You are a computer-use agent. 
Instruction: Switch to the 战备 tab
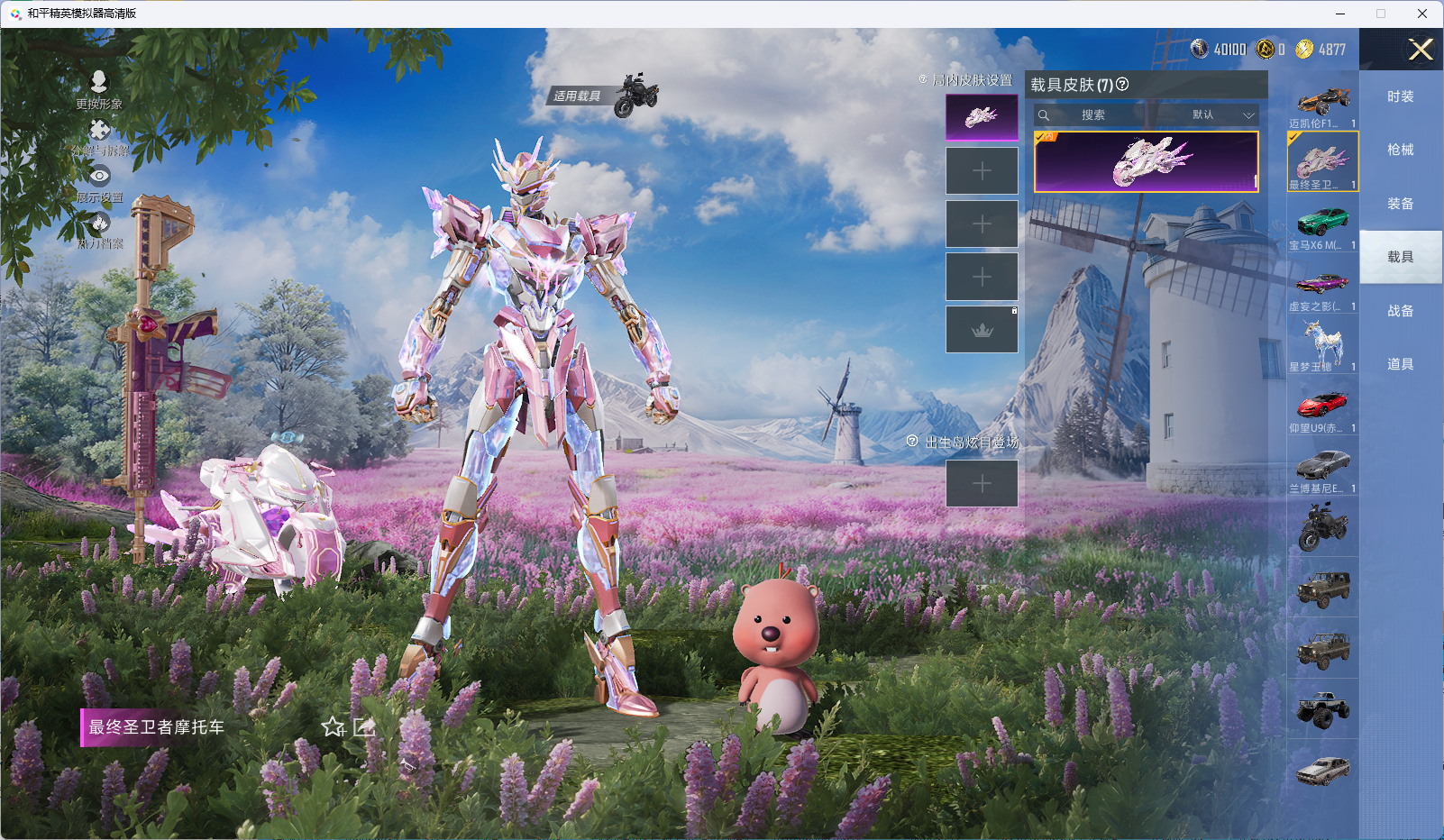point(1400,311)
